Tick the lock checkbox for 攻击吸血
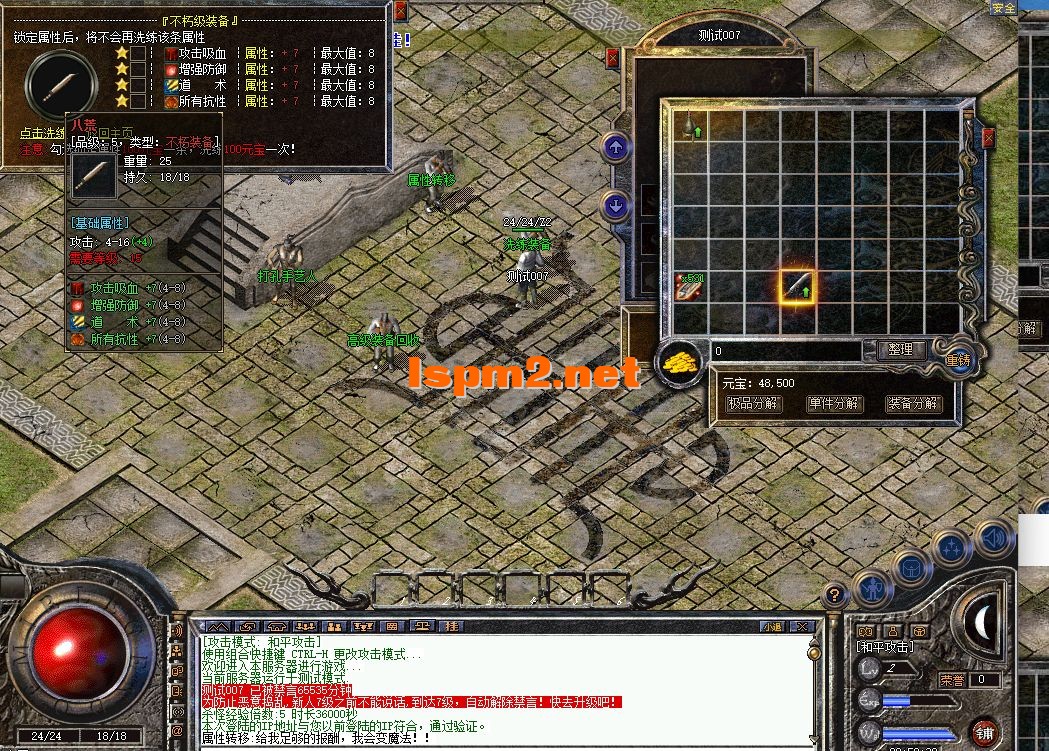 pos(139,53)
